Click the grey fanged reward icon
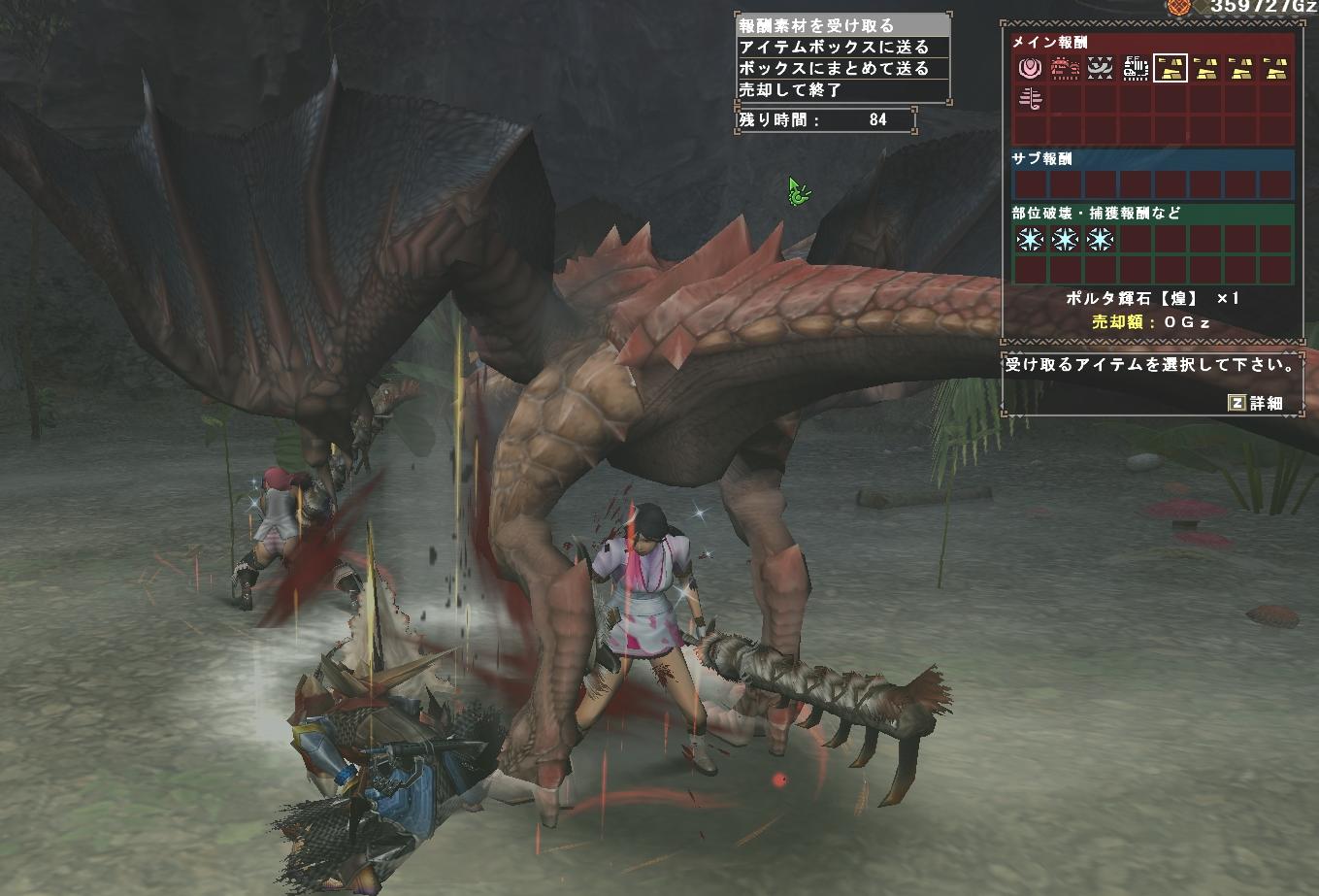 pyautogui.click(x=1101, y=68)
